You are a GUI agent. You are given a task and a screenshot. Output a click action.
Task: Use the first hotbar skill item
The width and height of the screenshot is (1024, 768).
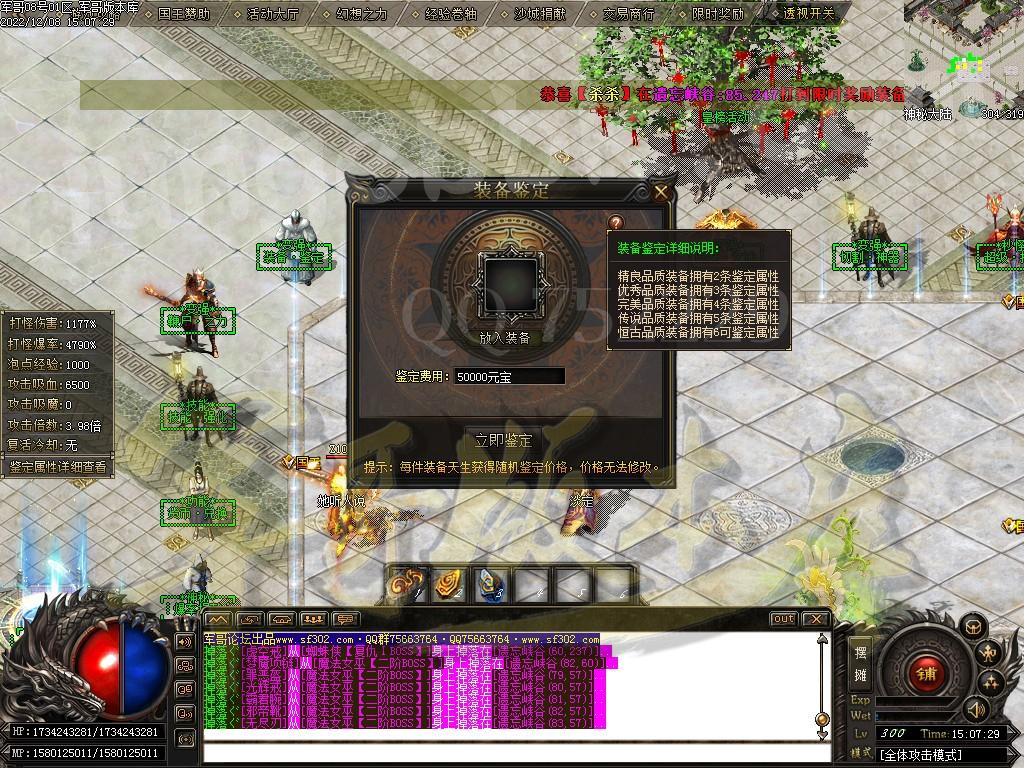coord(408,584)
